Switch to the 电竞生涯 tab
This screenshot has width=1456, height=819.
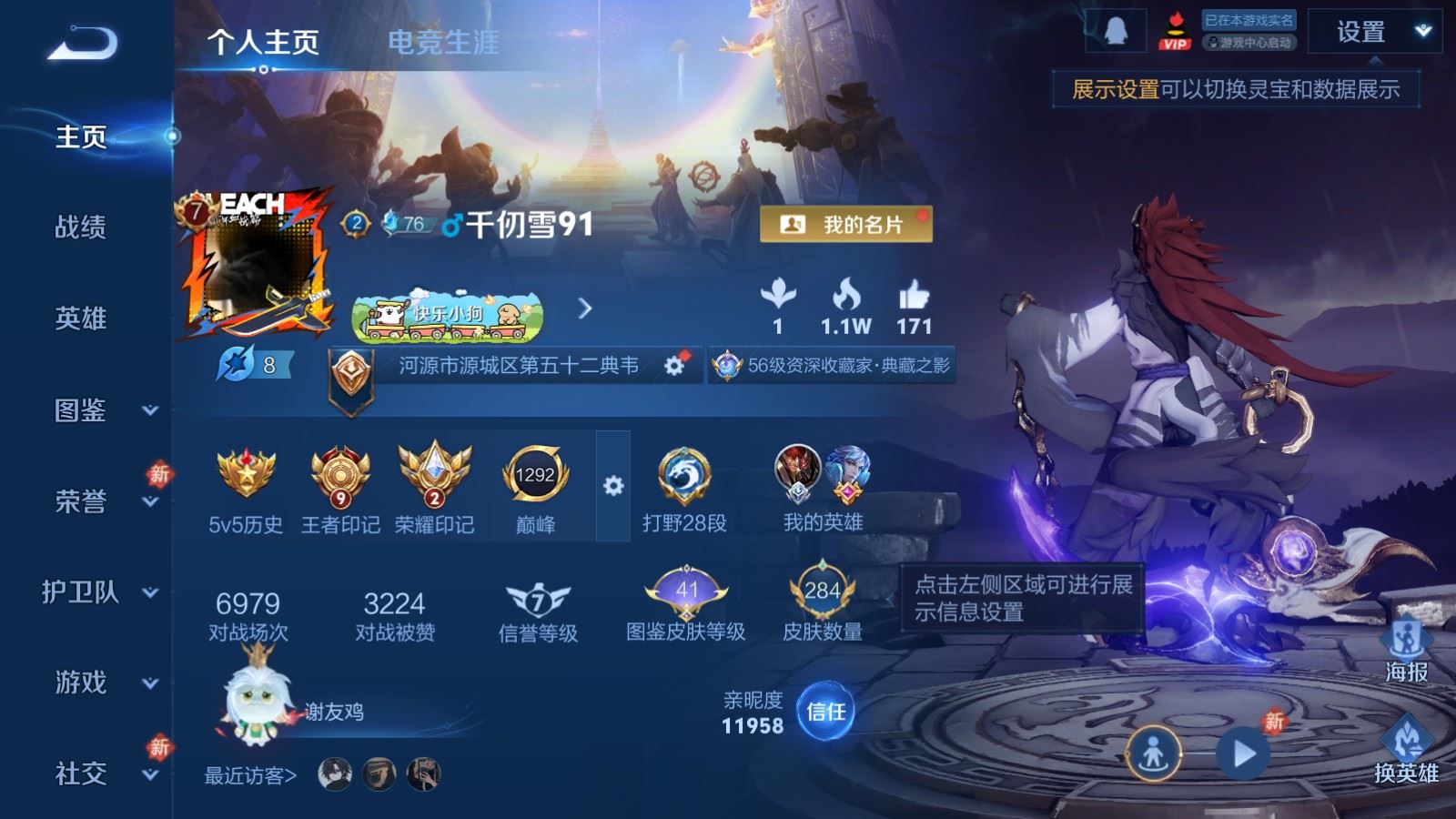[443, 42]
